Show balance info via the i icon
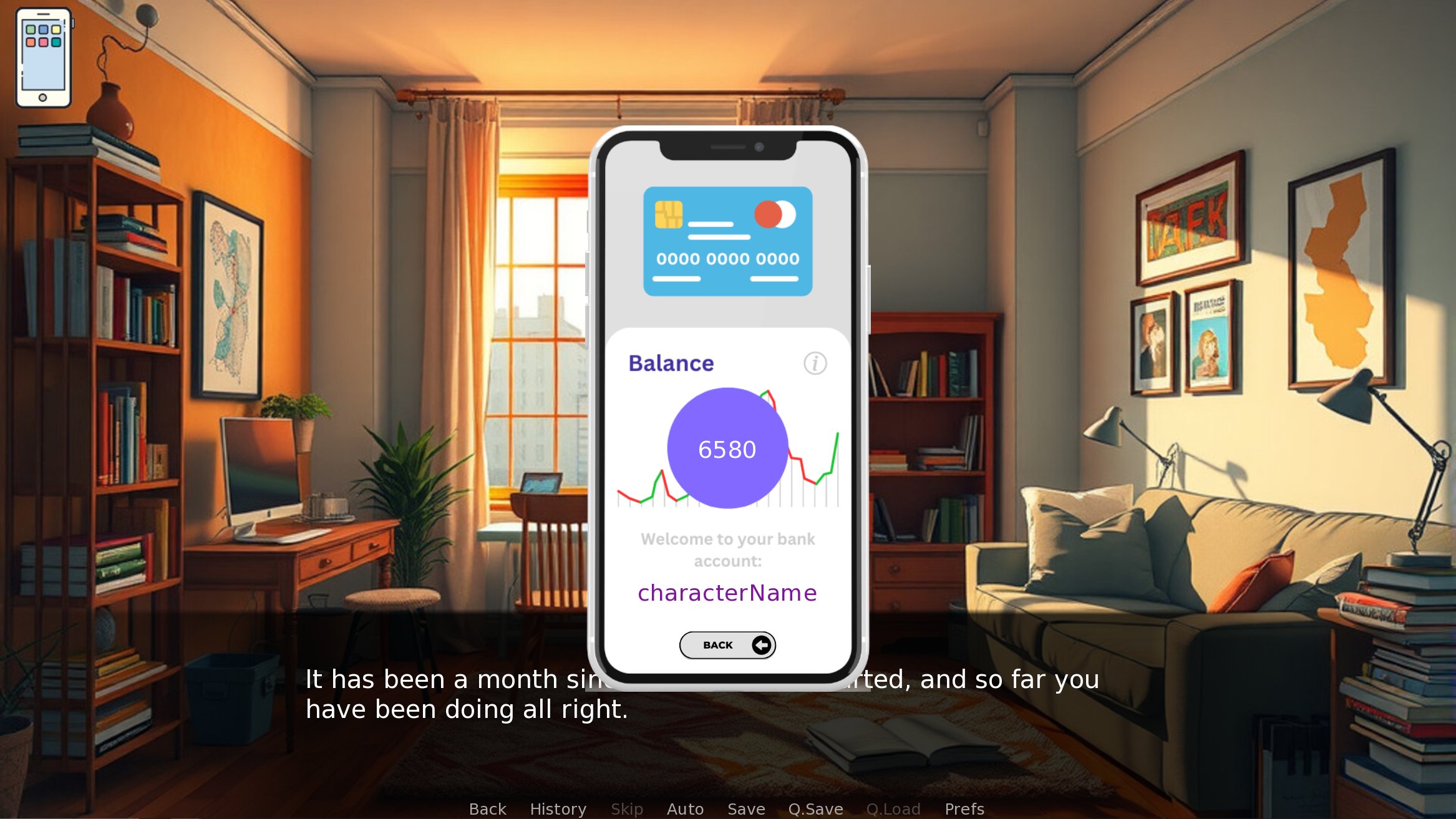The image size is (1456, 819). click(815, 363)
